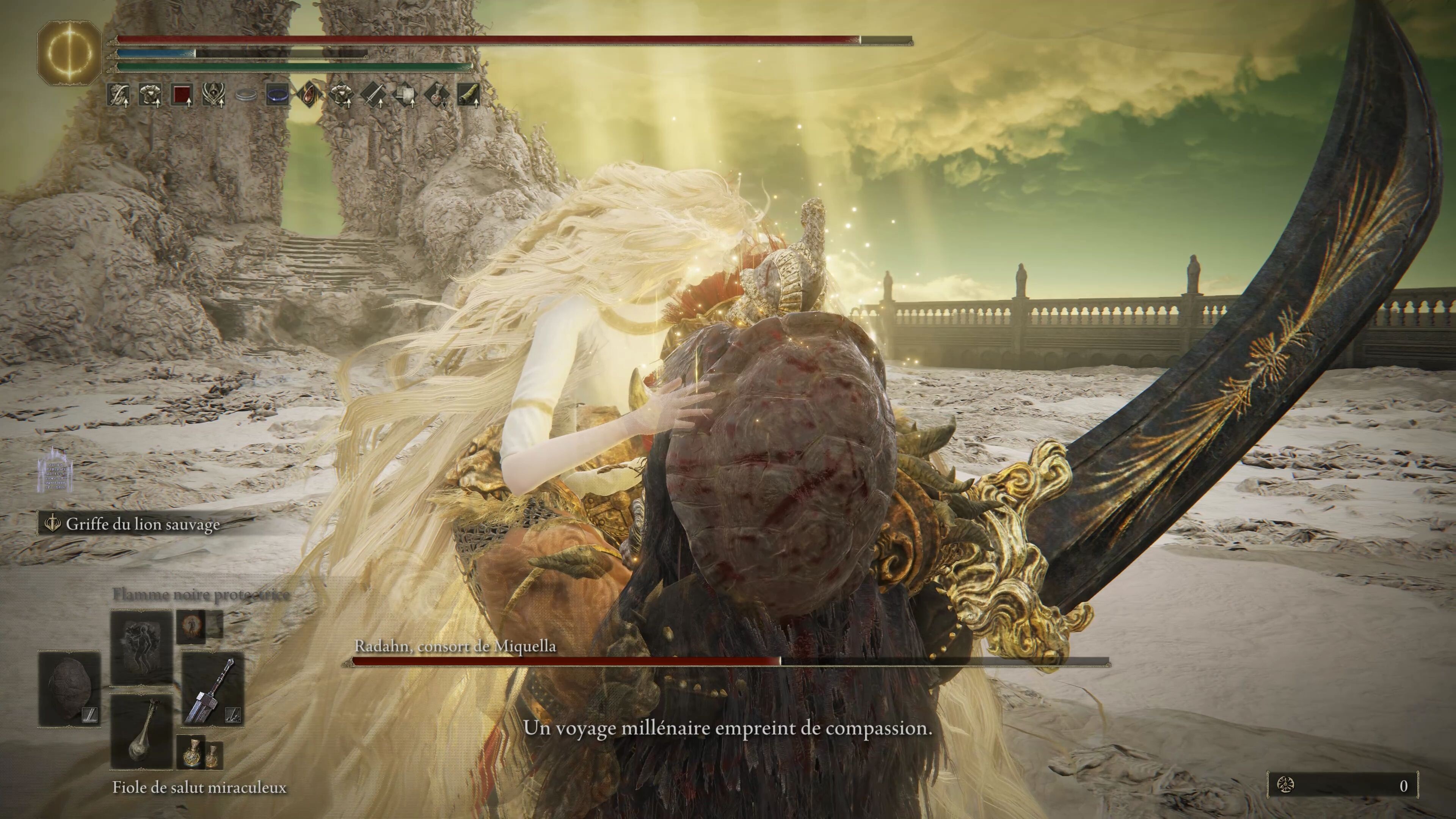The image size is (1456, 819).
Task: Click the blue glowing ring status icon
Action: point(278,95)
